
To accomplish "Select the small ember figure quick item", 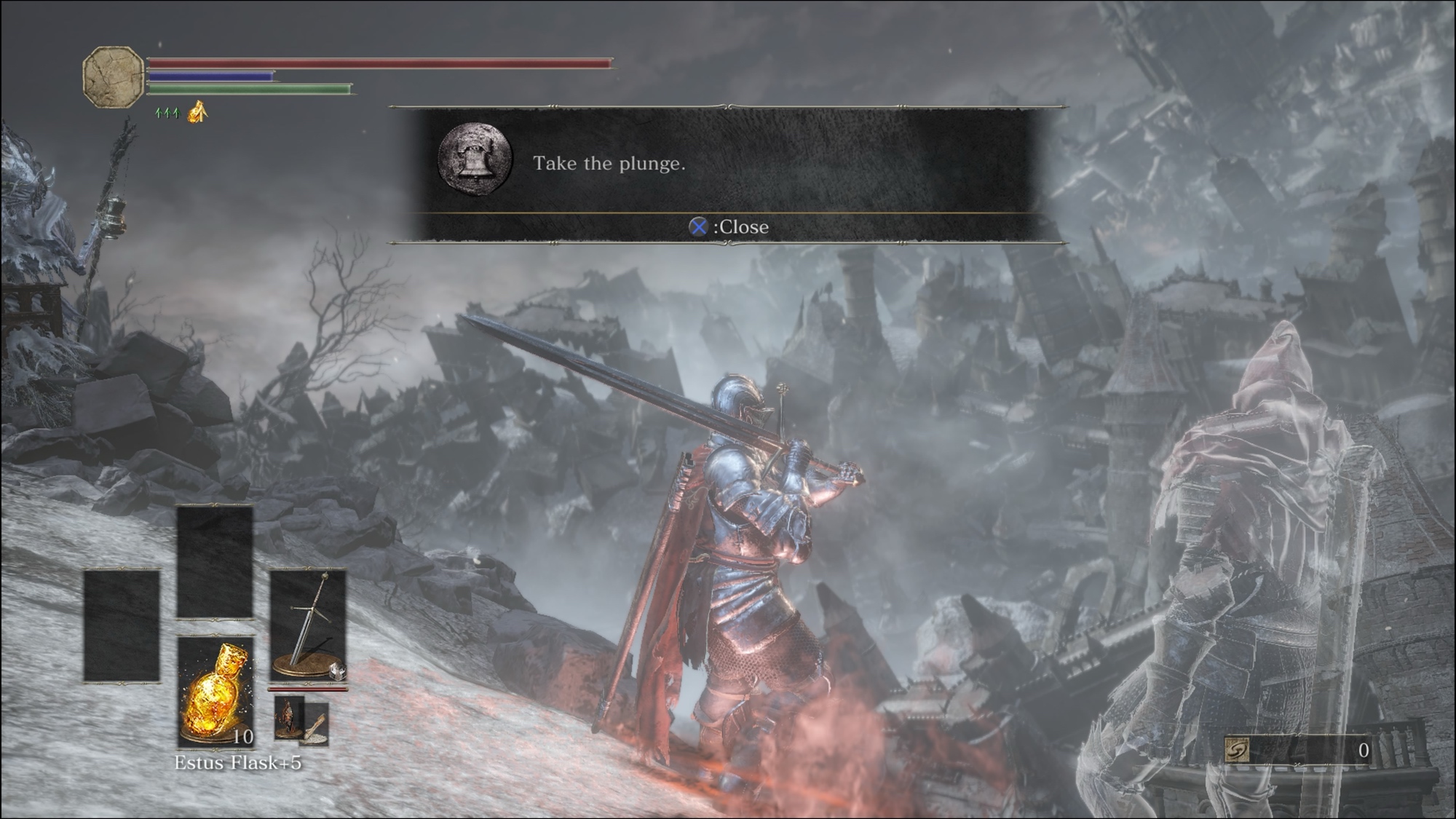I will [x=288, y=718].
